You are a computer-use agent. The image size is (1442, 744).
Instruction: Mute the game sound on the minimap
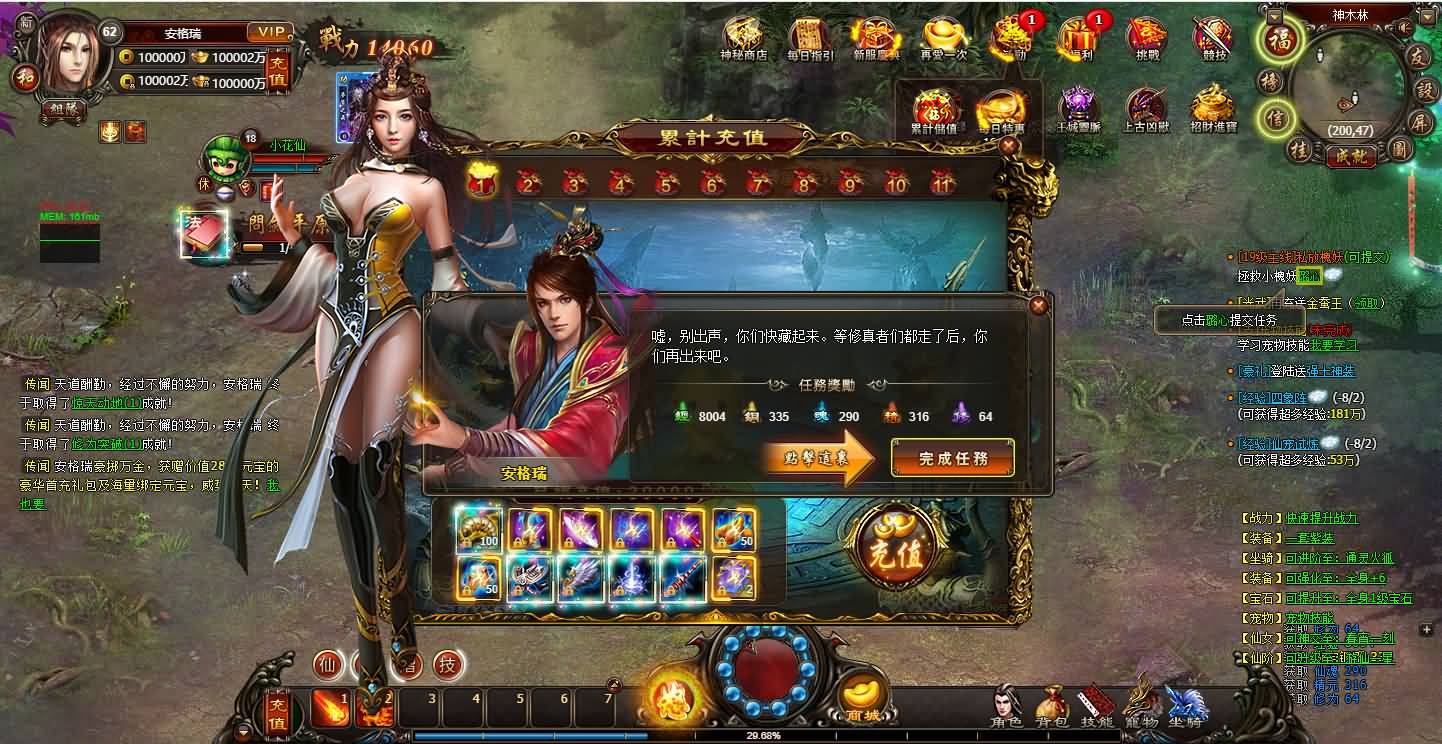tap(1404, 26)
